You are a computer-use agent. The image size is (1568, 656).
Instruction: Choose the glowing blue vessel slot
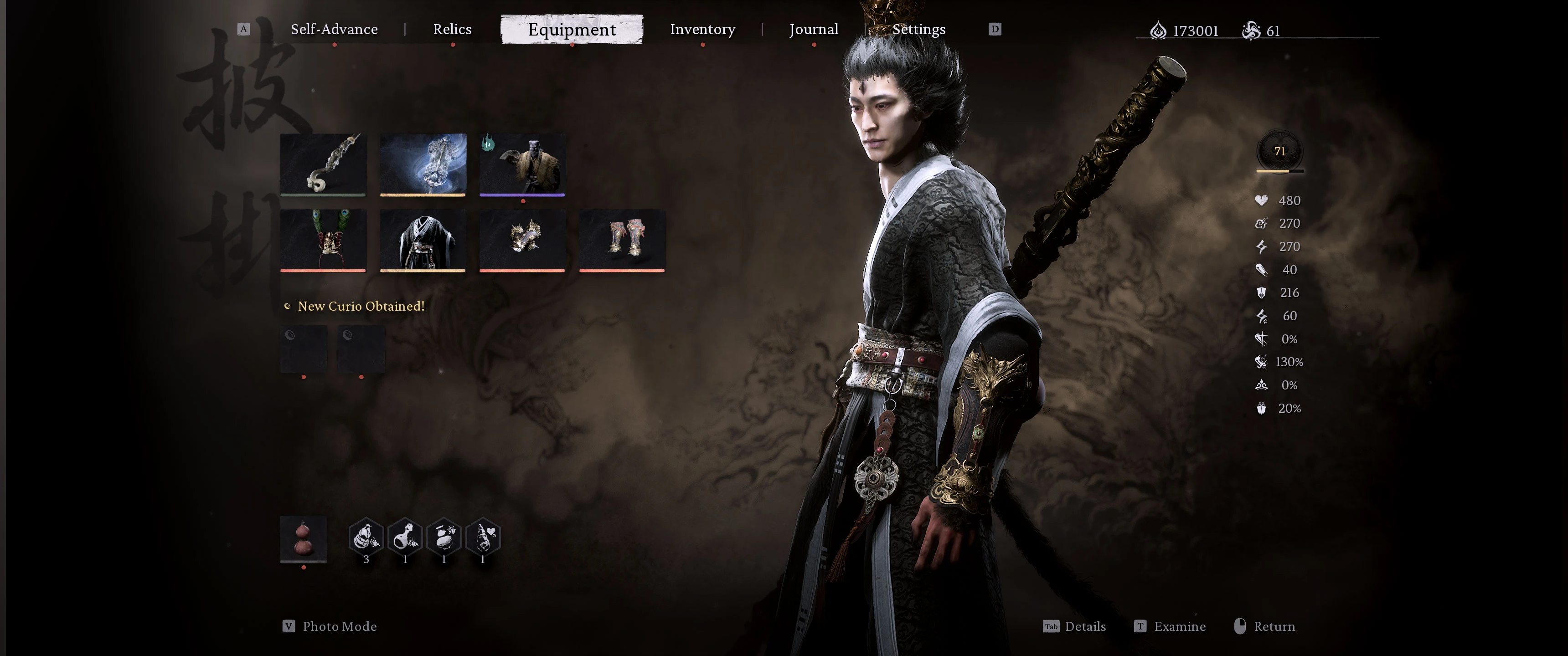(423, 164)
